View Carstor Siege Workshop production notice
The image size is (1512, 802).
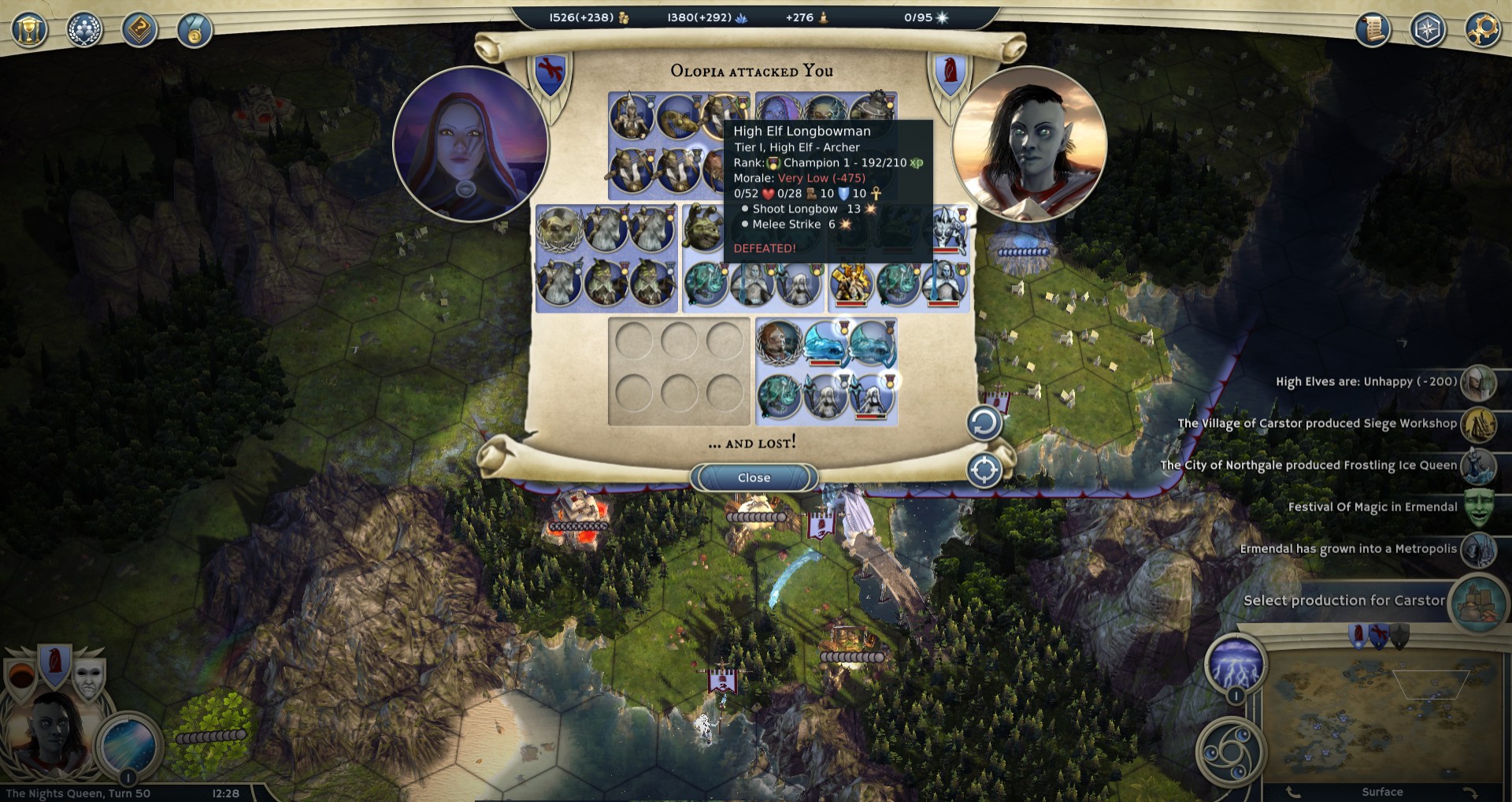pyautogui.click(x=1317, y=424)
